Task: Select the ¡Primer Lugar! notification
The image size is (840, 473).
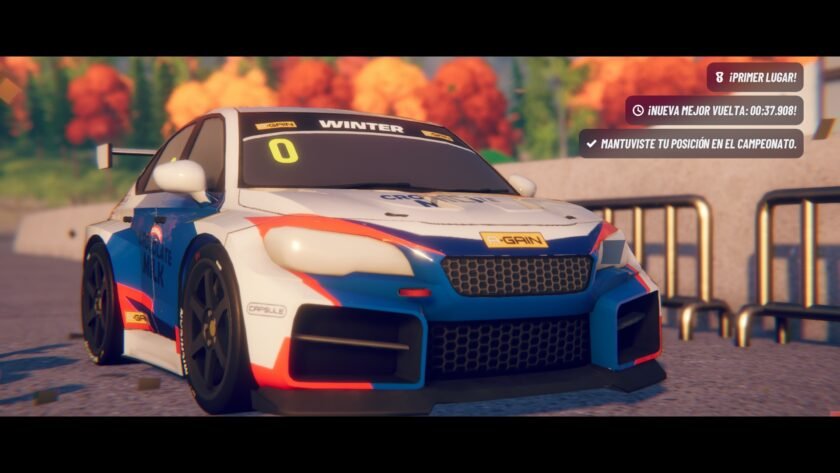Action: [755, 77]
